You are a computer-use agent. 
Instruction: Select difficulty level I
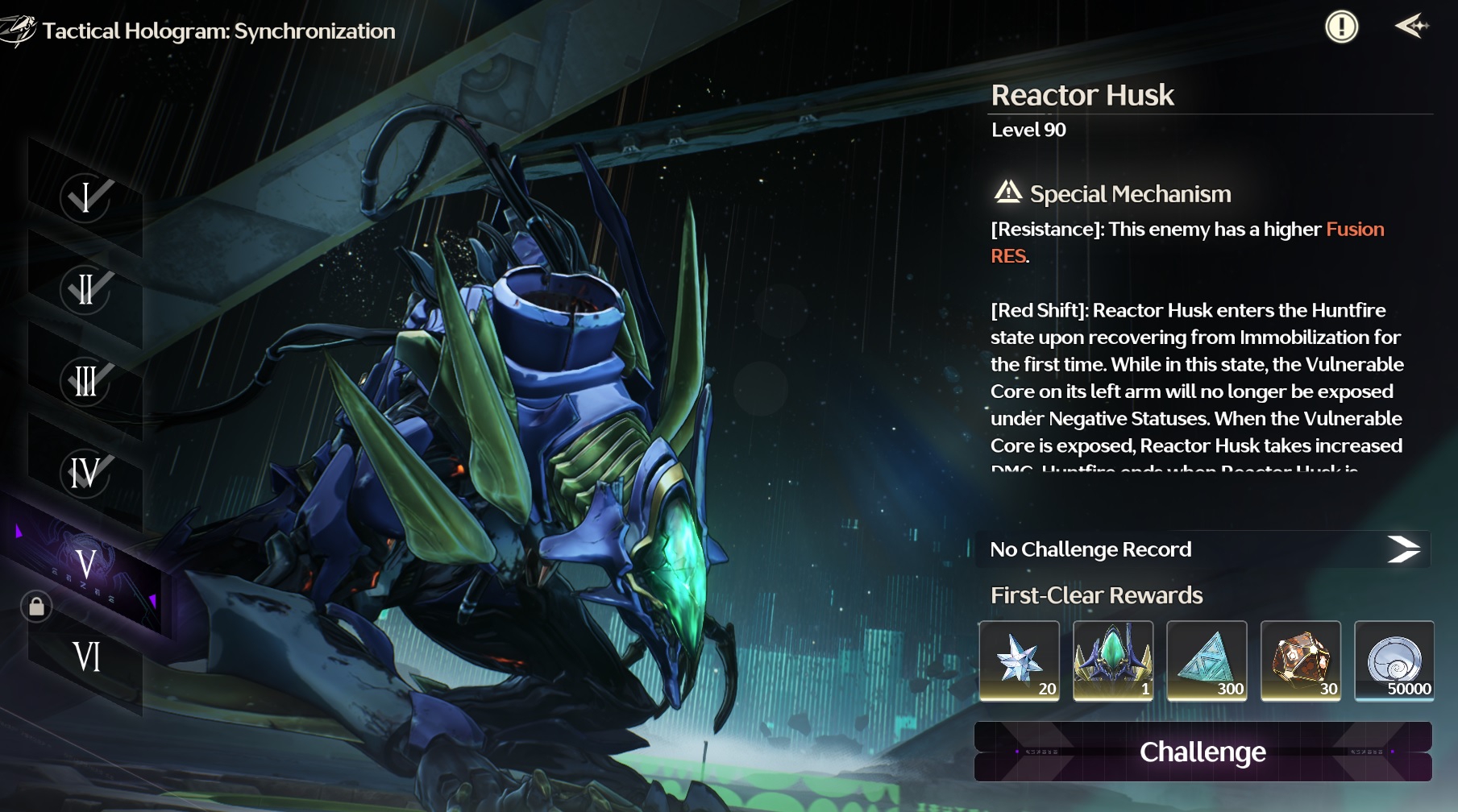85,197
